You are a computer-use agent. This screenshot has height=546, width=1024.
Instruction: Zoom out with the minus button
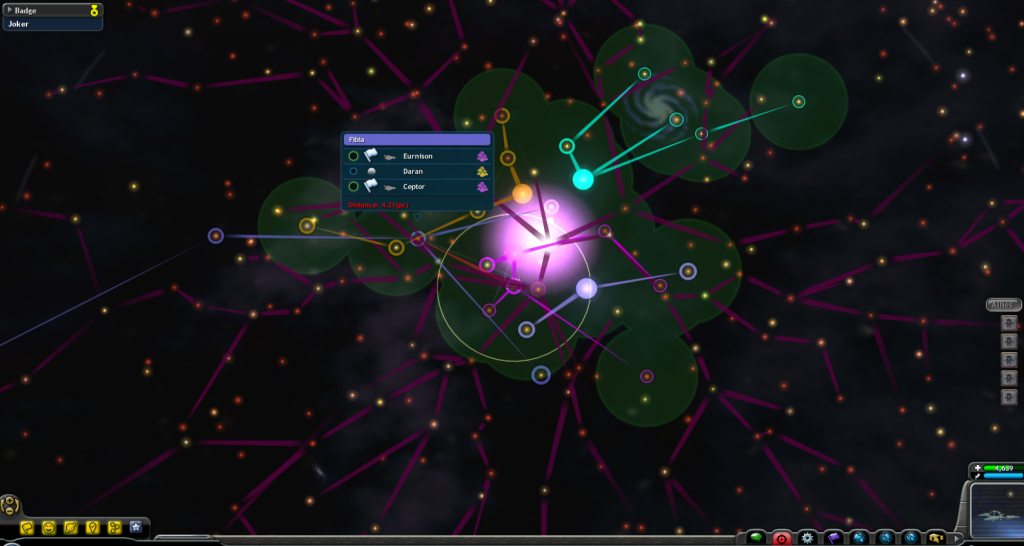coord(7,510)
